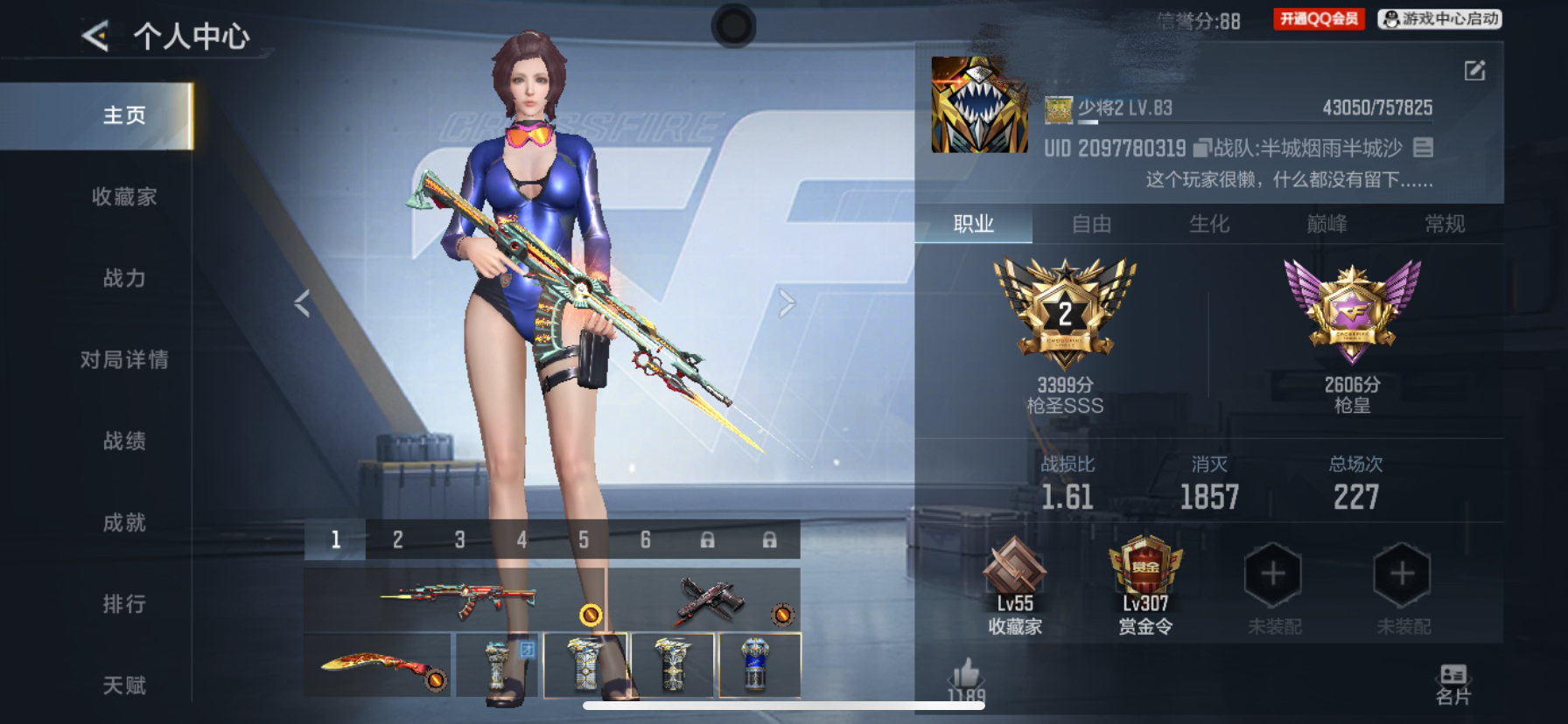
Task: Select loadout tab number 2
Action: [397, 540]
